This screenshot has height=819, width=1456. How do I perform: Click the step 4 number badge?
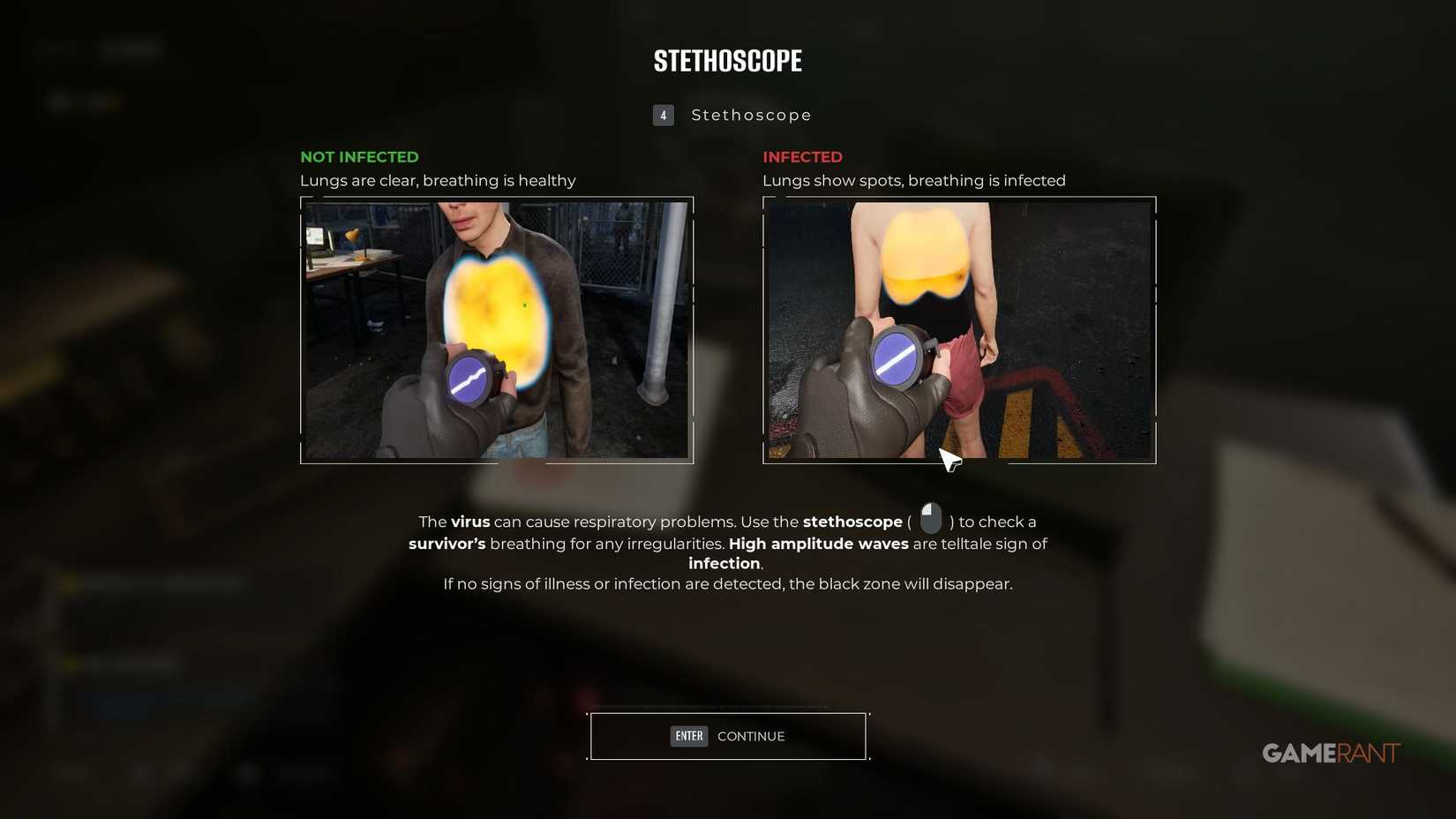point(663,115)
